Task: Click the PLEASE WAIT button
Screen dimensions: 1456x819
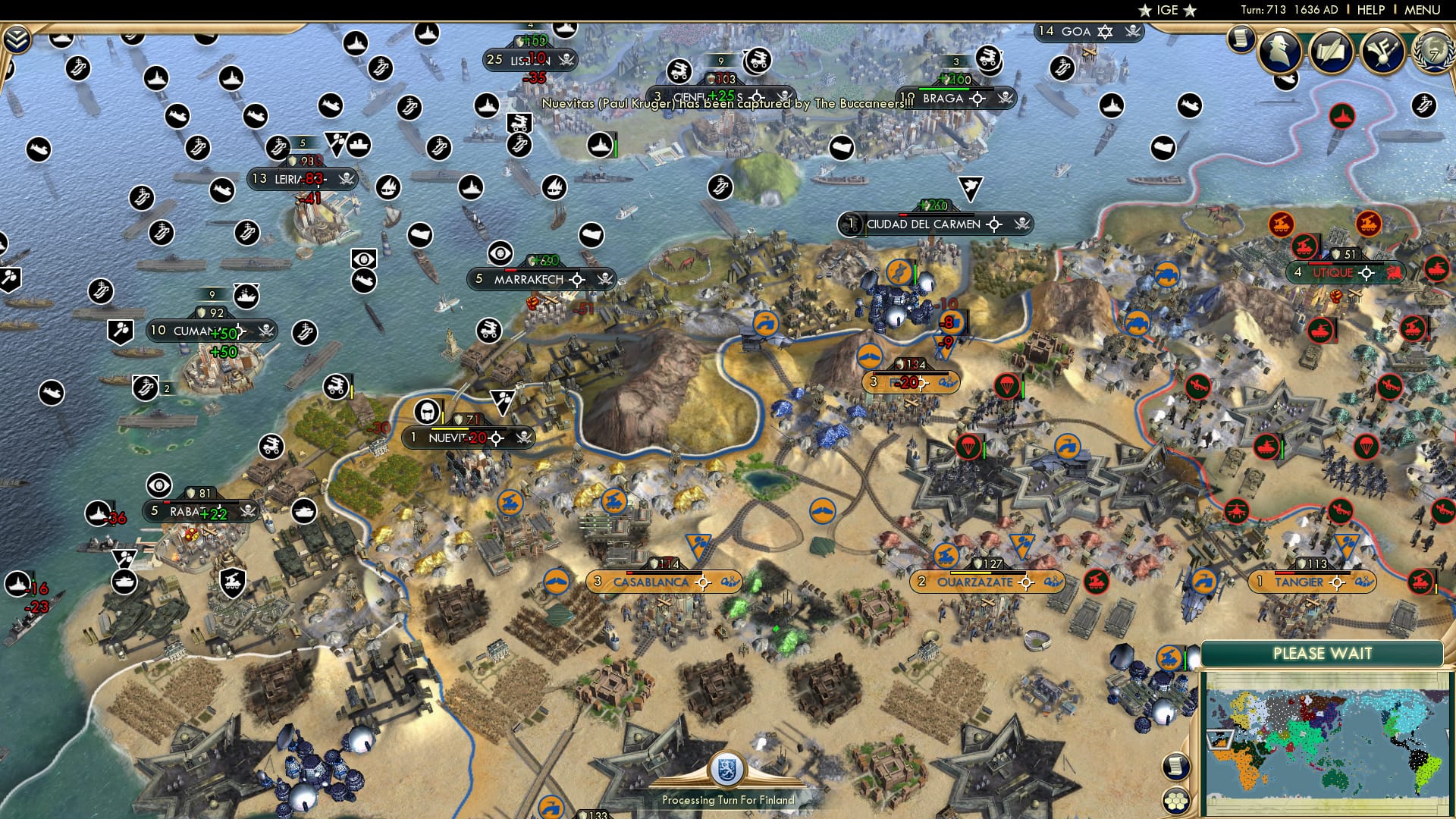Action: pos(1323,653)
